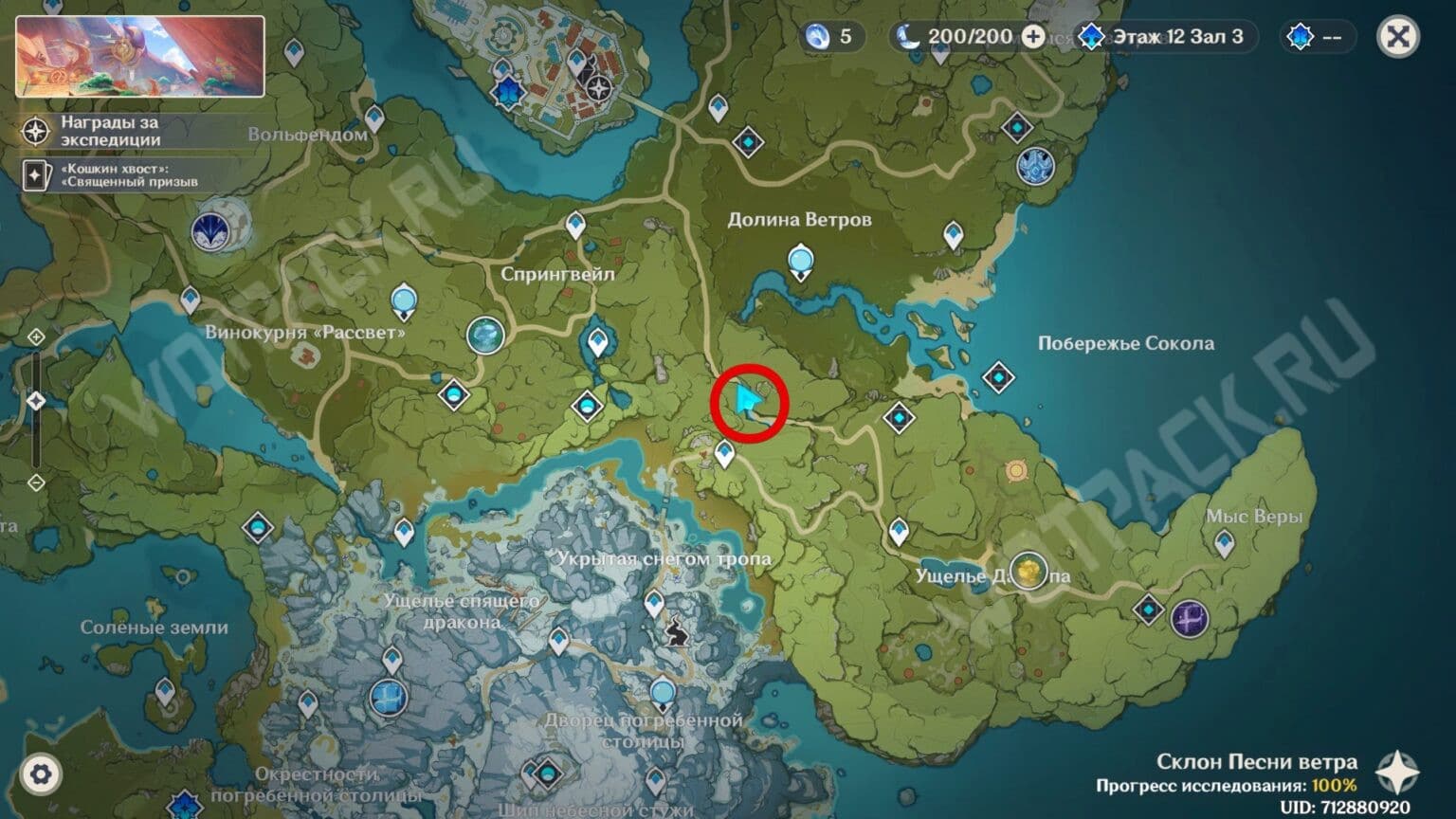
Task: Select the custom pin slot showing «--»
Action: (1317, 39)
